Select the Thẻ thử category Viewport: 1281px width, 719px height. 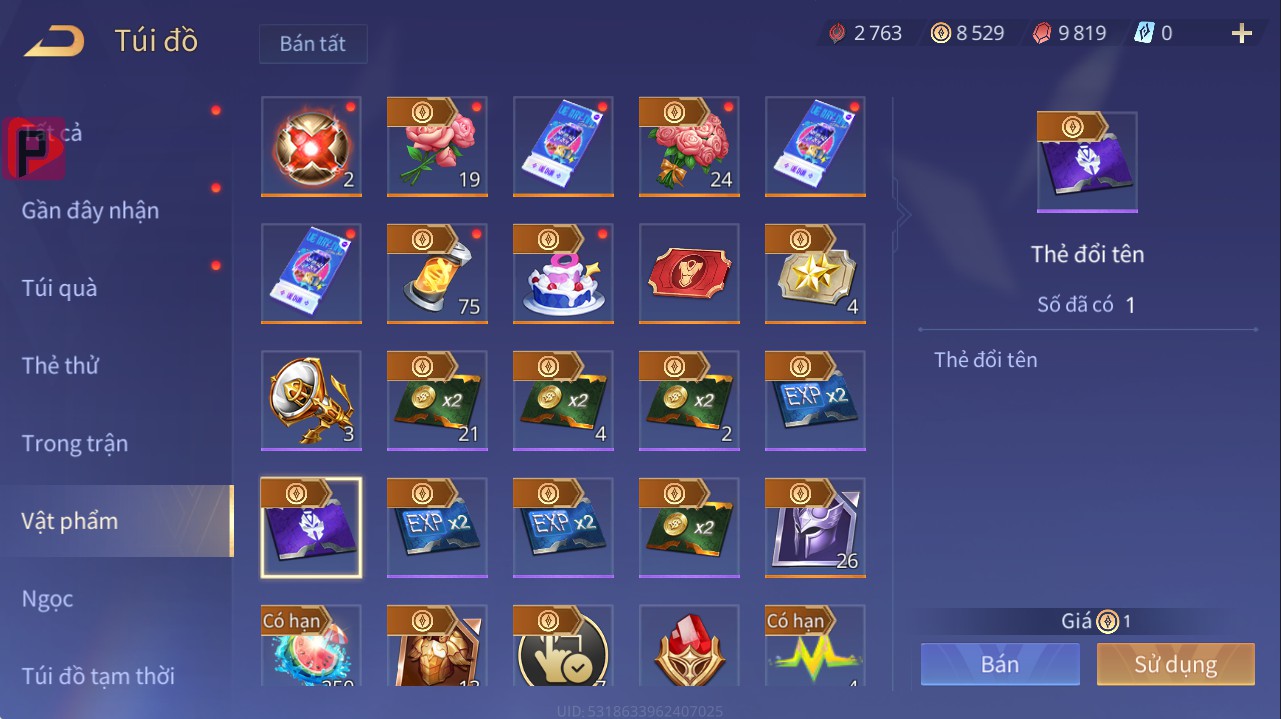pyautogui.click(x=60, y=366)
